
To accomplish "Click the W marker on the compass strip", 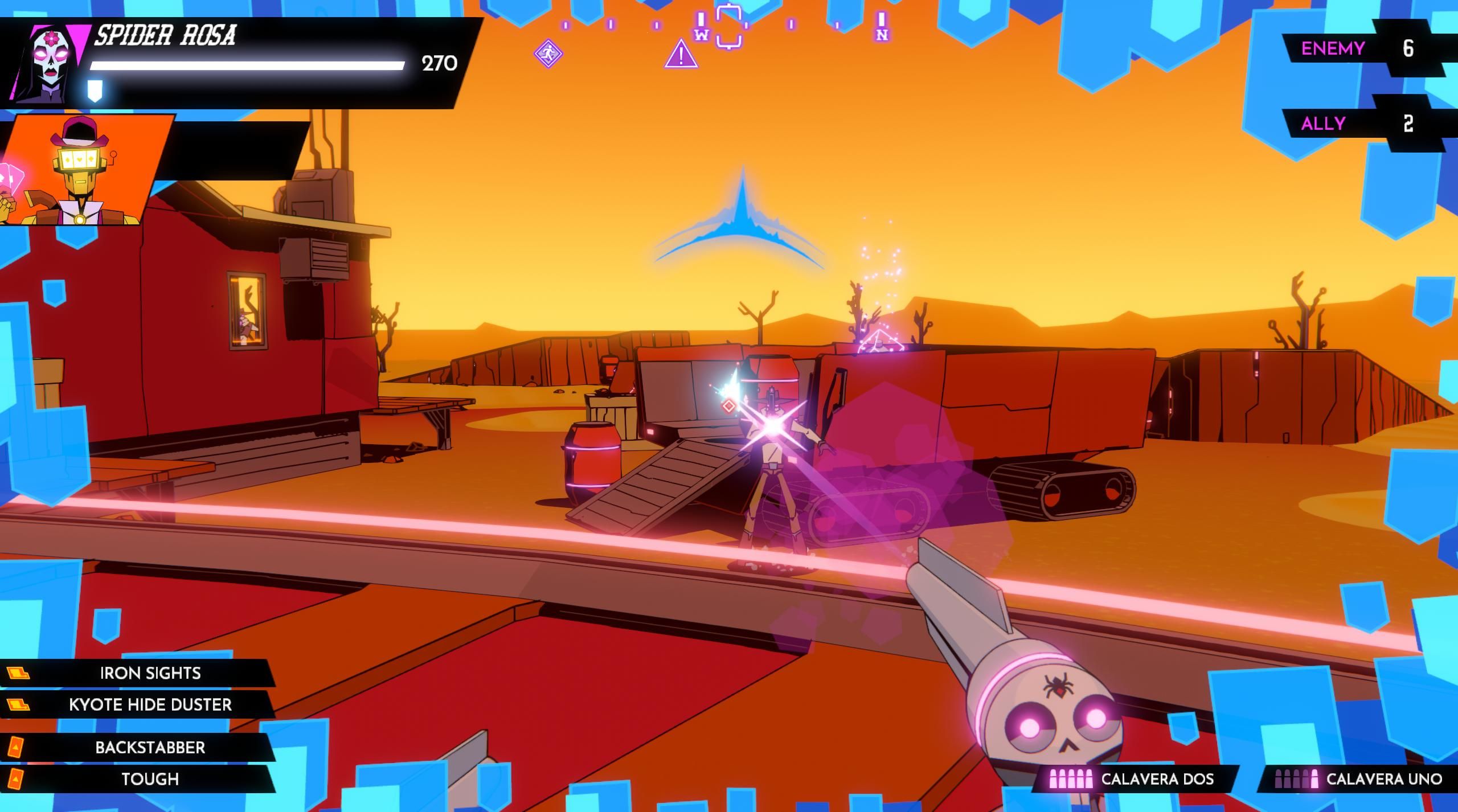I will pos(702,36).
